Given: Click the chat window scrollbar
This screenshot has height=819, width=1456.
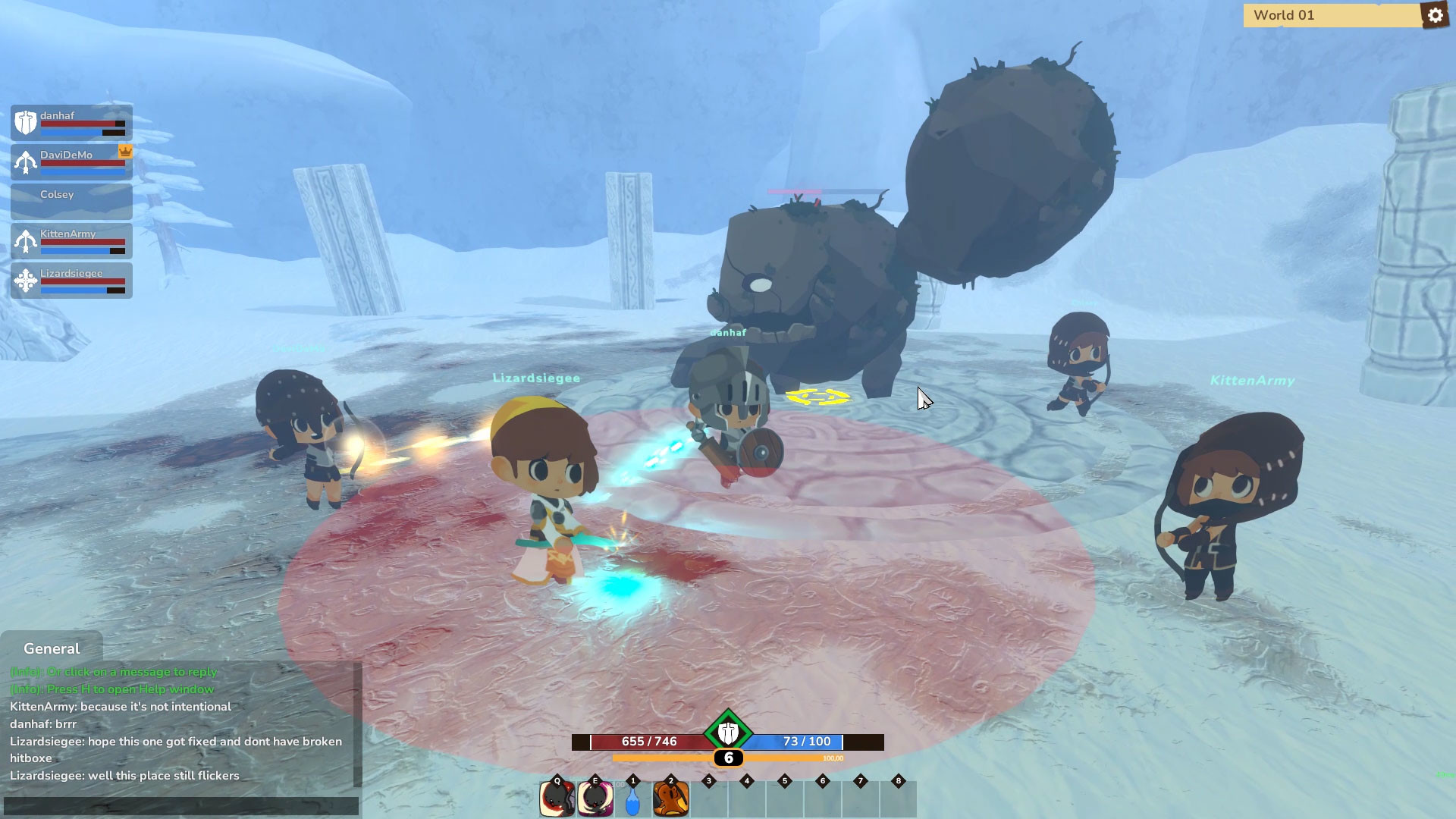Looking at the screenshot, I should click(x=357, y=725).
